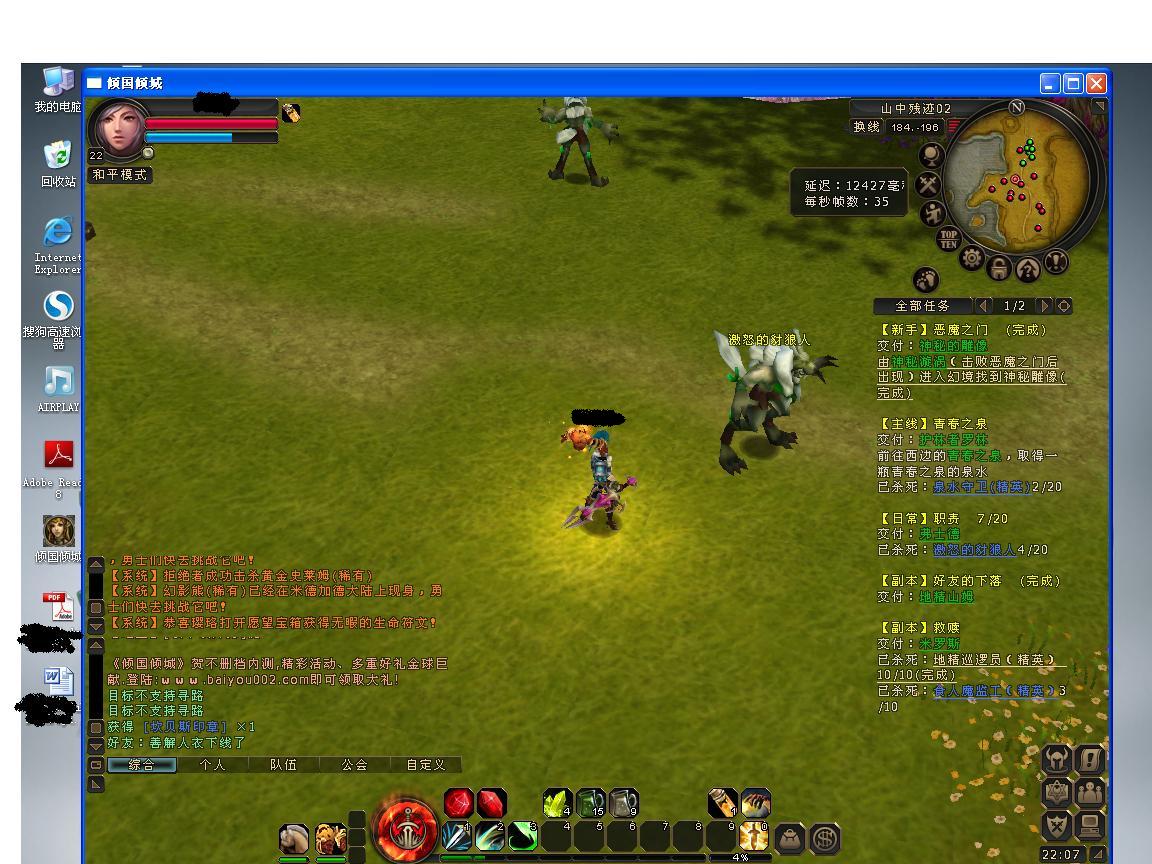1152x864 pixels.
Task: Click the crossed swords icon beside minimap
Action: [x=929, y=184]
